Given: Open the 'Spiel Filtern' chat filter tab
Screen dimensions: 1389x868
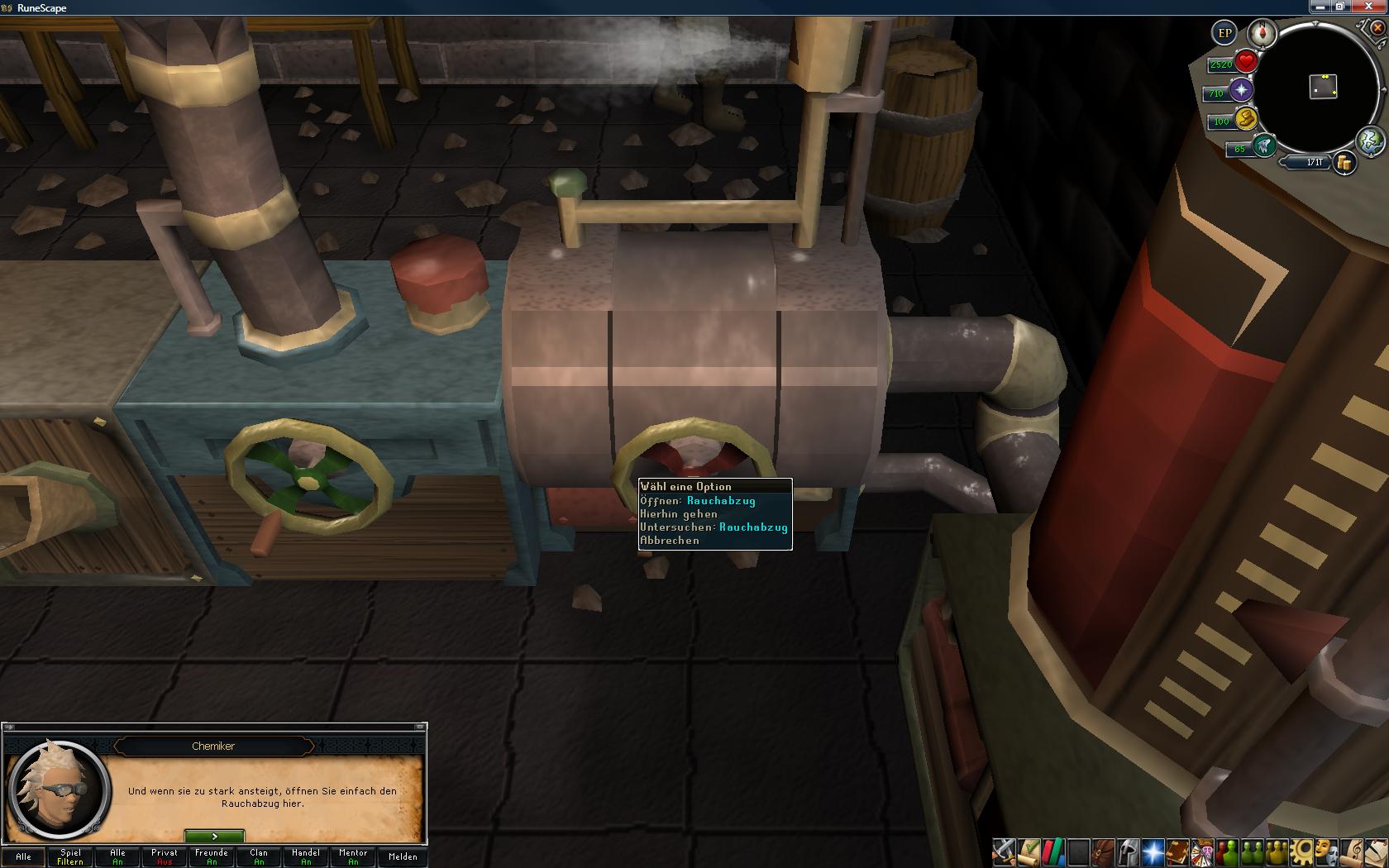Looking at the screenshot, I should point(70,856).
